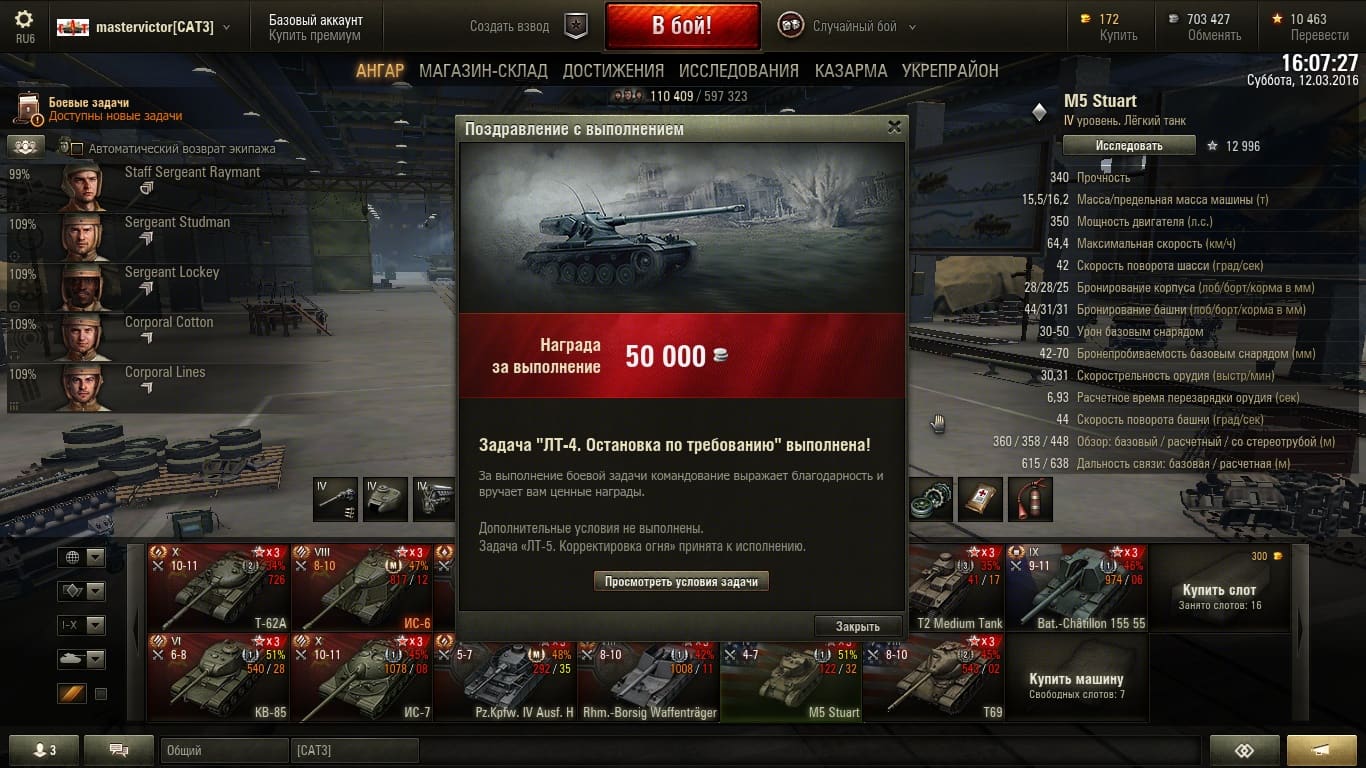Select the "УКРЕПРАЙОН" tab

950,71
